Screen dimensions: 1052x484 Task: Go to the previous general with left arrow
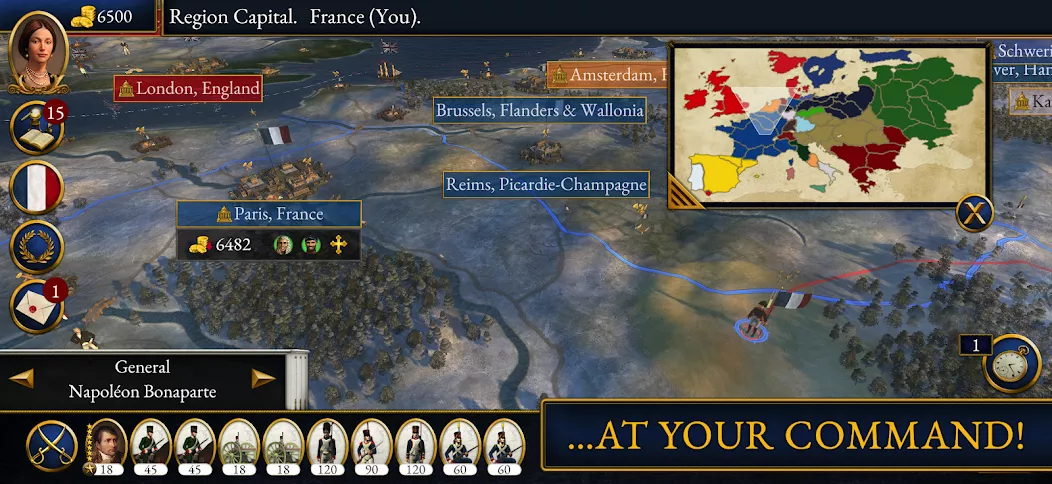coord(22,379)
